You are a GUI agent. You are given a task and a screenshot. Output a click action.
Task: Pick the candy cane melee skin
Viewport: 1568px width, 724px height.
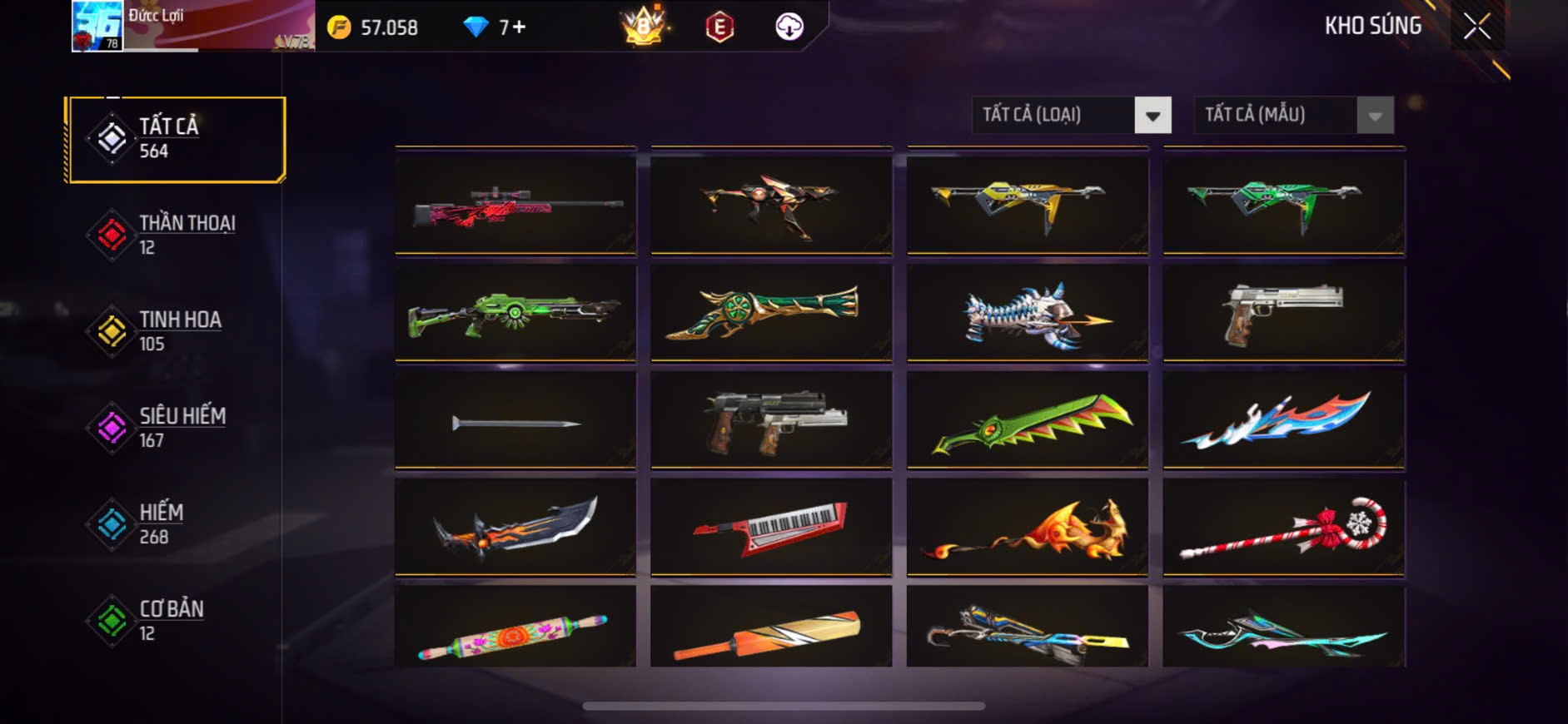[1283, 528]
